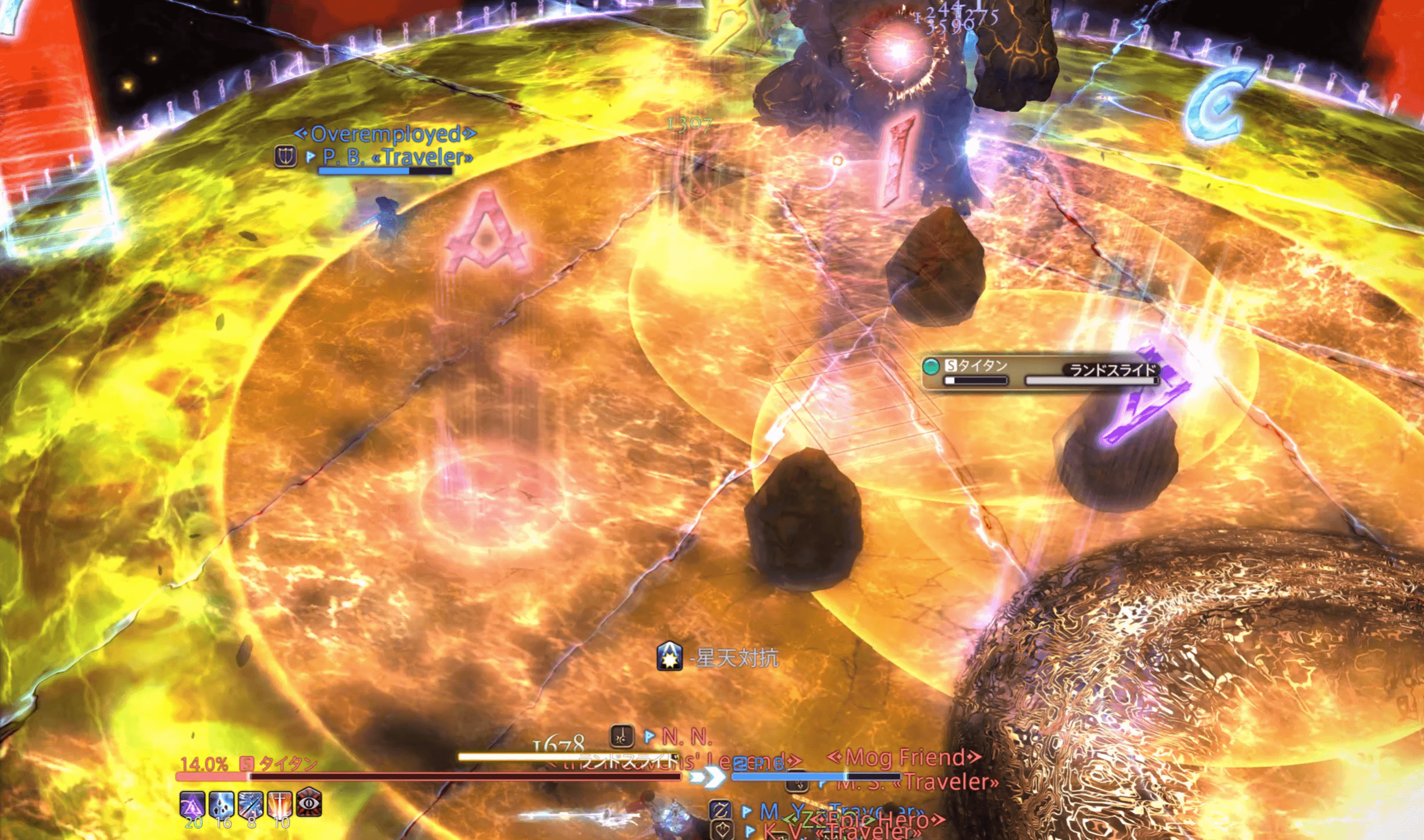Target player N. N. by nameplate
Screen dimensions: 1424x840
[x=686, y=737]
